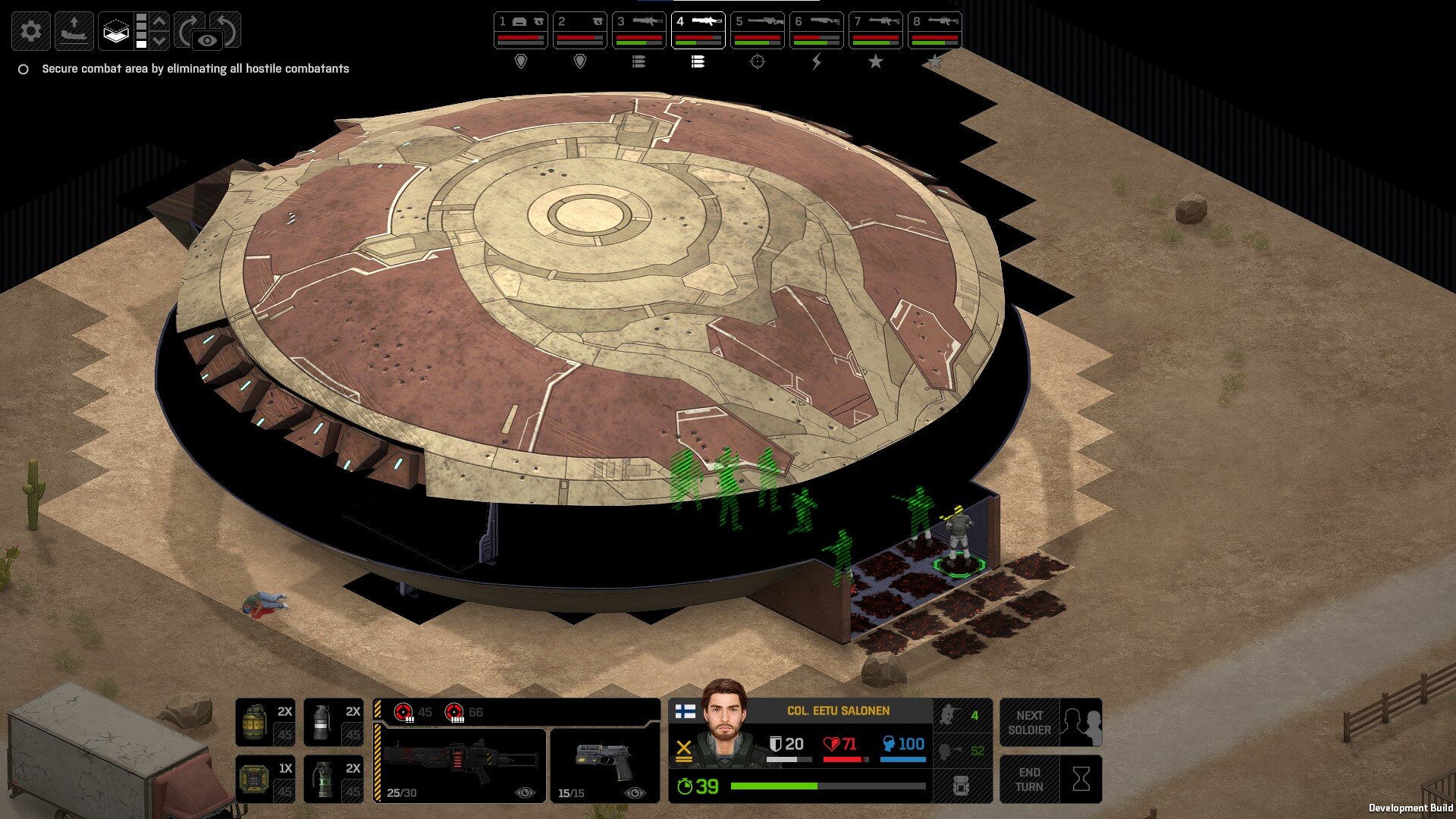The width and height of the screenshot is (1456, 819).
Task: Choose soldier 6 in squad bar
Action: (x=816, y=30)
